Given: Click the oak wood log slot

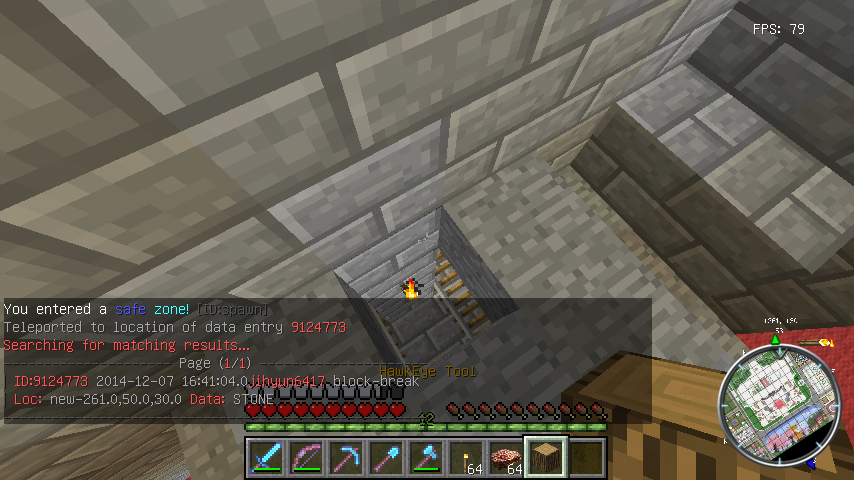Looking at the screenshot, I should [546, 457].
